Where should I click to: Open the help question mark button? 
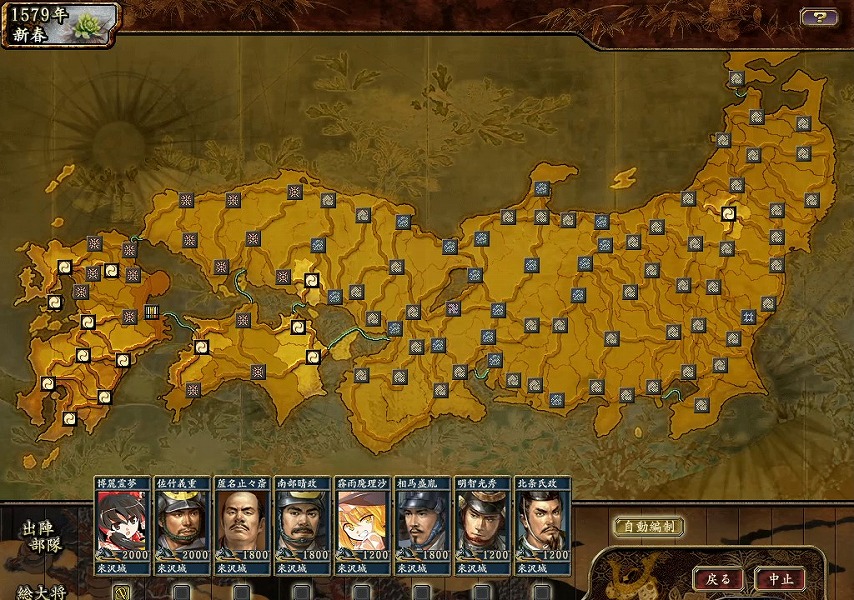tap(818, 17)
